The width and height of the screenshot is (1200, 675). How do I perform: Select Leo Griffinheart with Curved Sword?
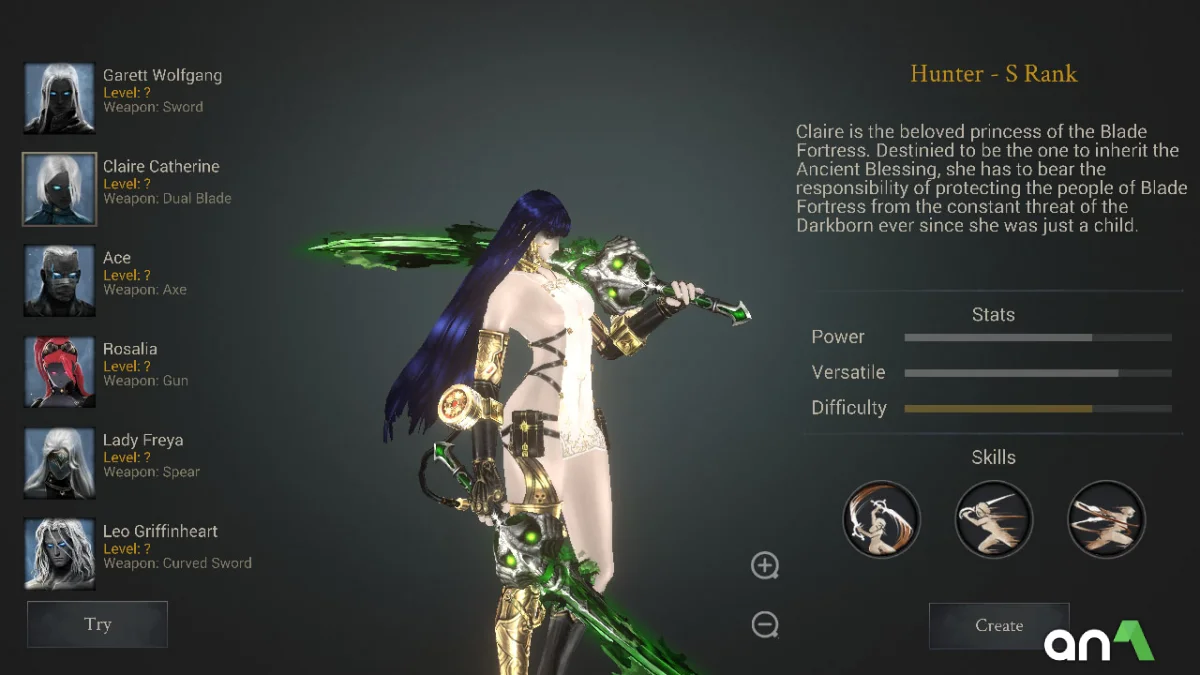[60, 553]
